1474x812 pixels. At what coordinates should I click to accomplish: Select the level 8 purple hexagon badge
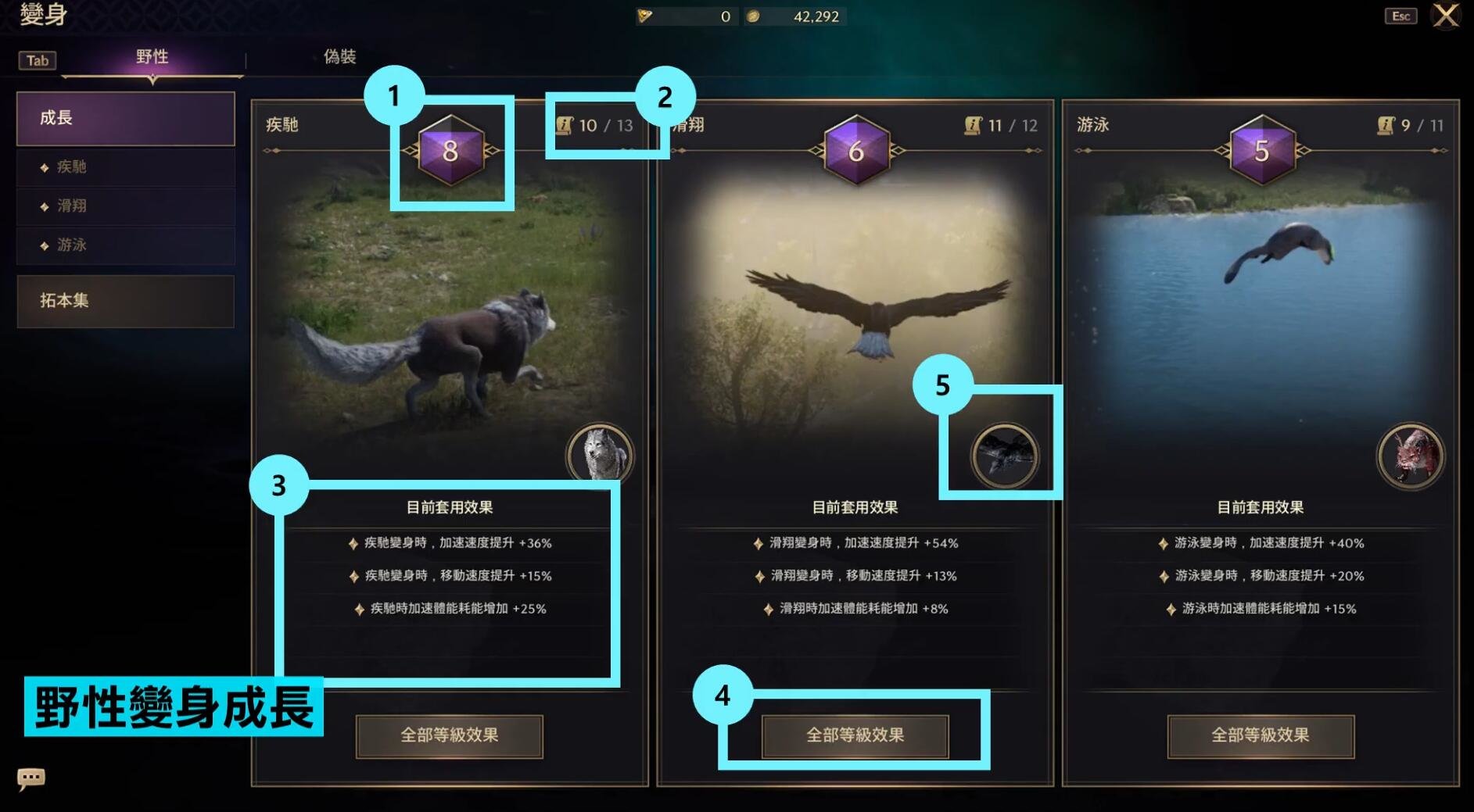click(450, 151)
